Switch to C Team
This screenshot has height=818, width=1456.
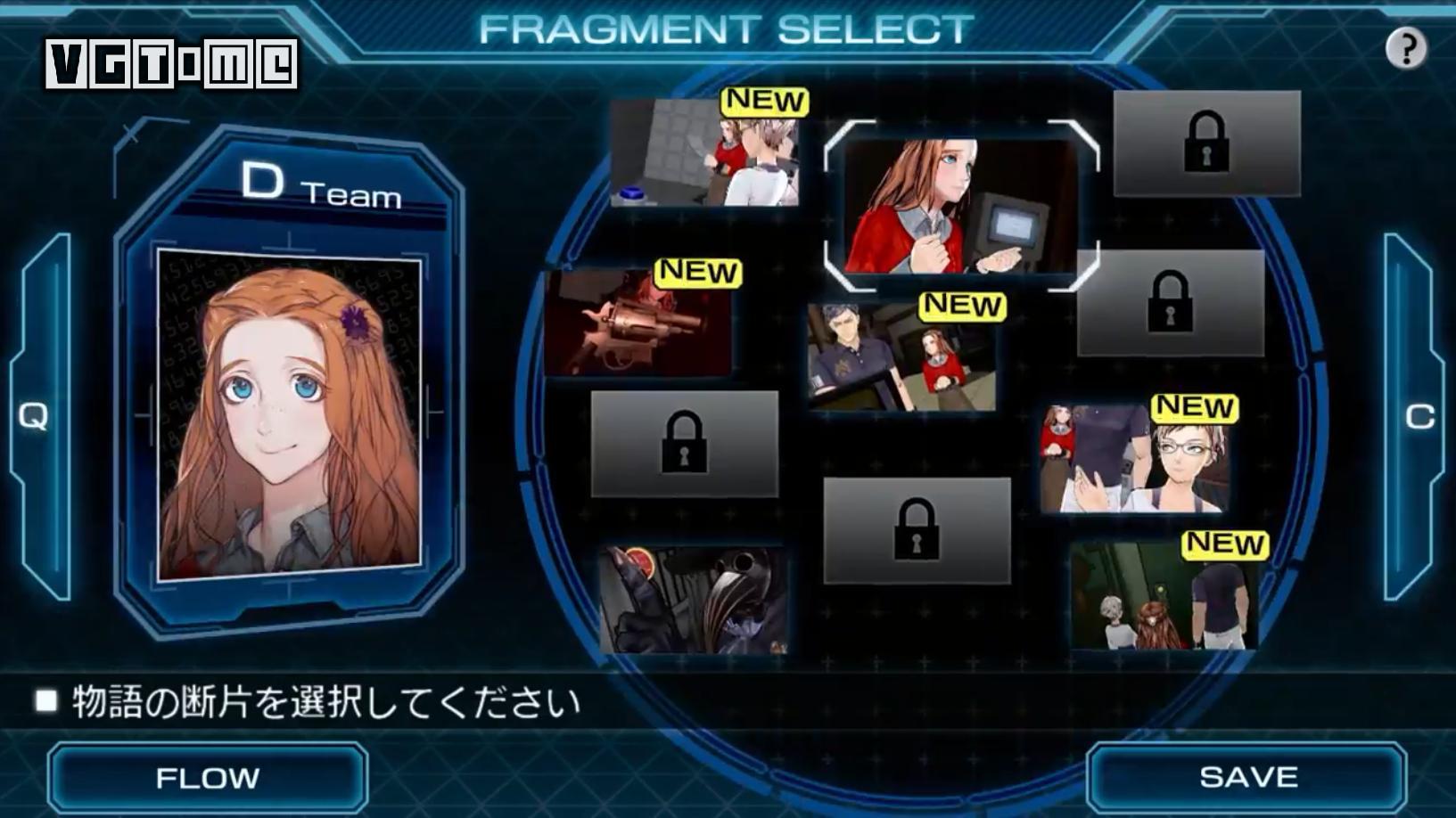pos(1417,415)
